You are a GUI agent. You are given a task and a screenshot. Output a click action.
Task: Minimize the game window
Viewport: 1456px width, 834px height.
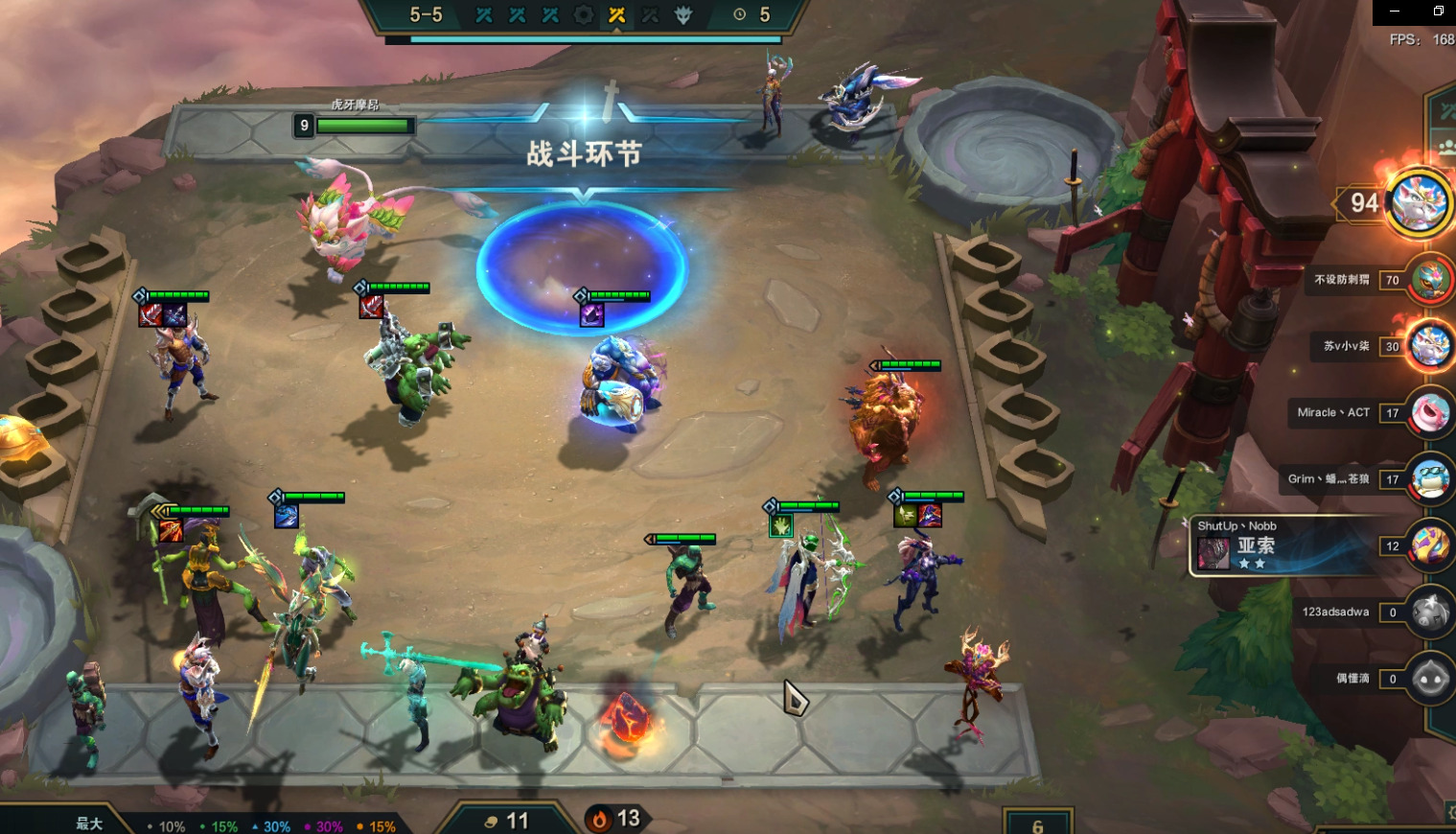point(1395,12)
